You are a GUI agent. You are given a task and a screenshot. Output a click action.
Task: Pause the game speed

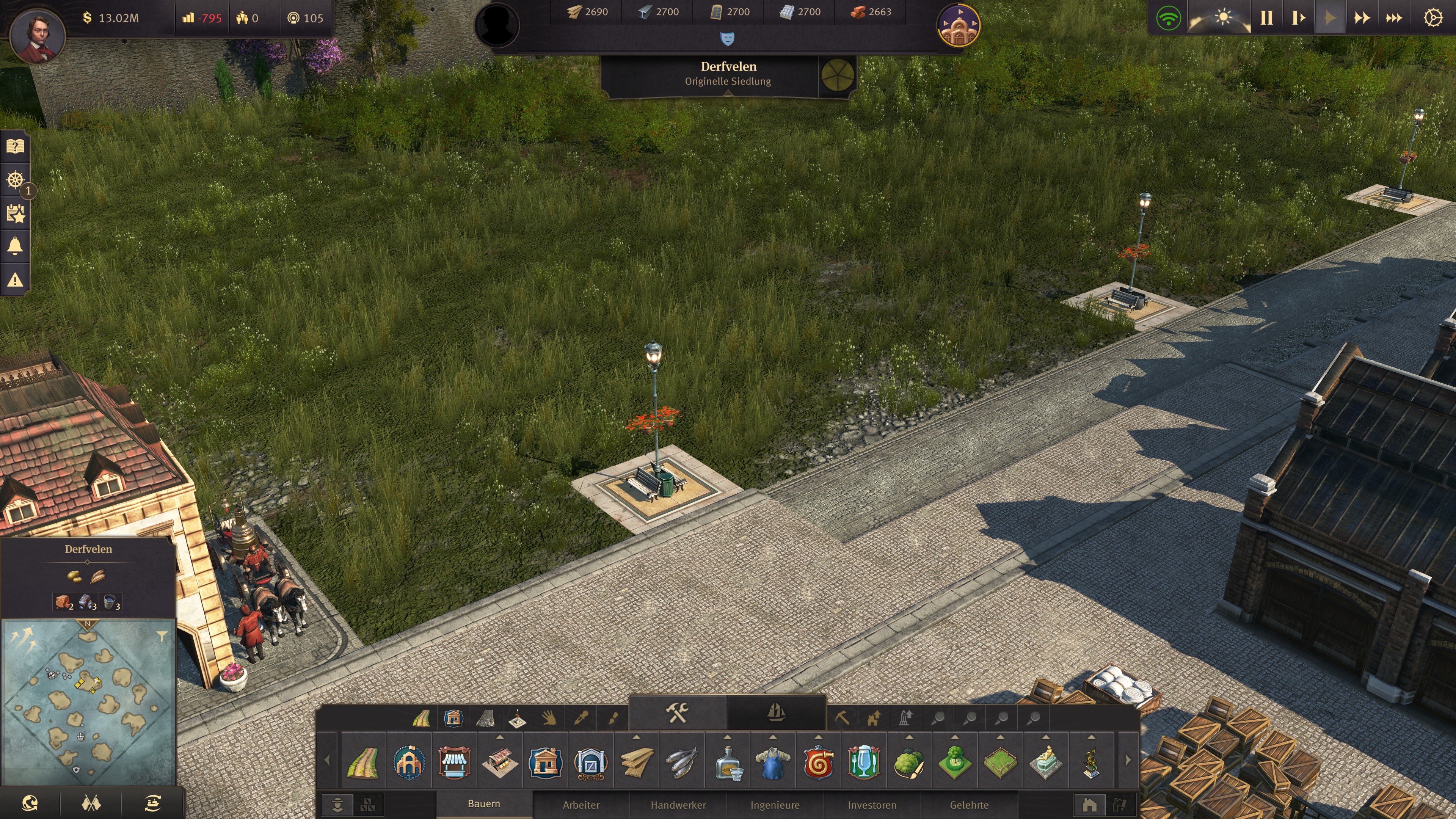pyautogui.click(x=1266, y=18)
